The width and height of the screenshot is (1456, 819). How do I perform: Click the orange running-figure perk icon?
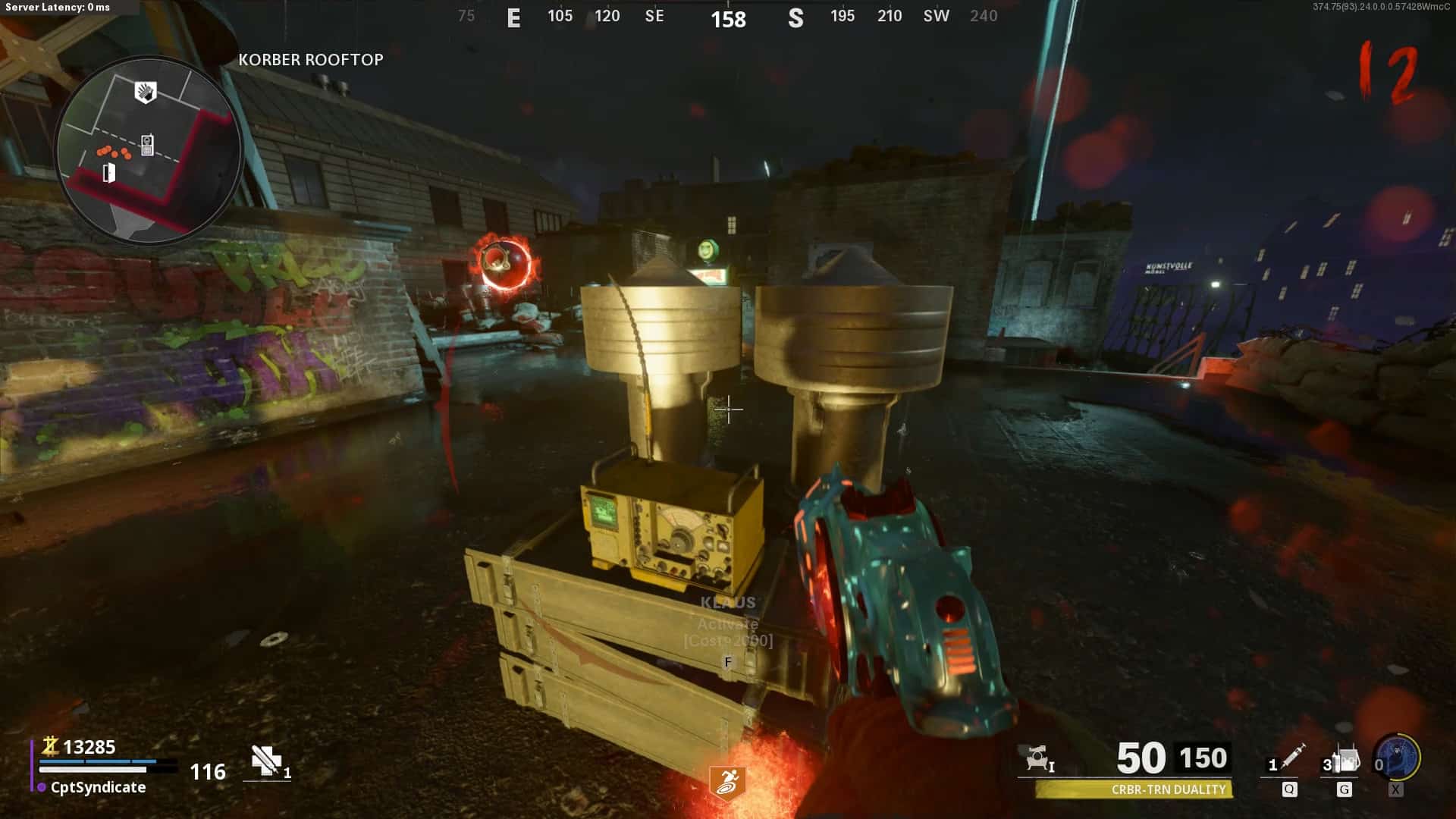pos(727,782)
